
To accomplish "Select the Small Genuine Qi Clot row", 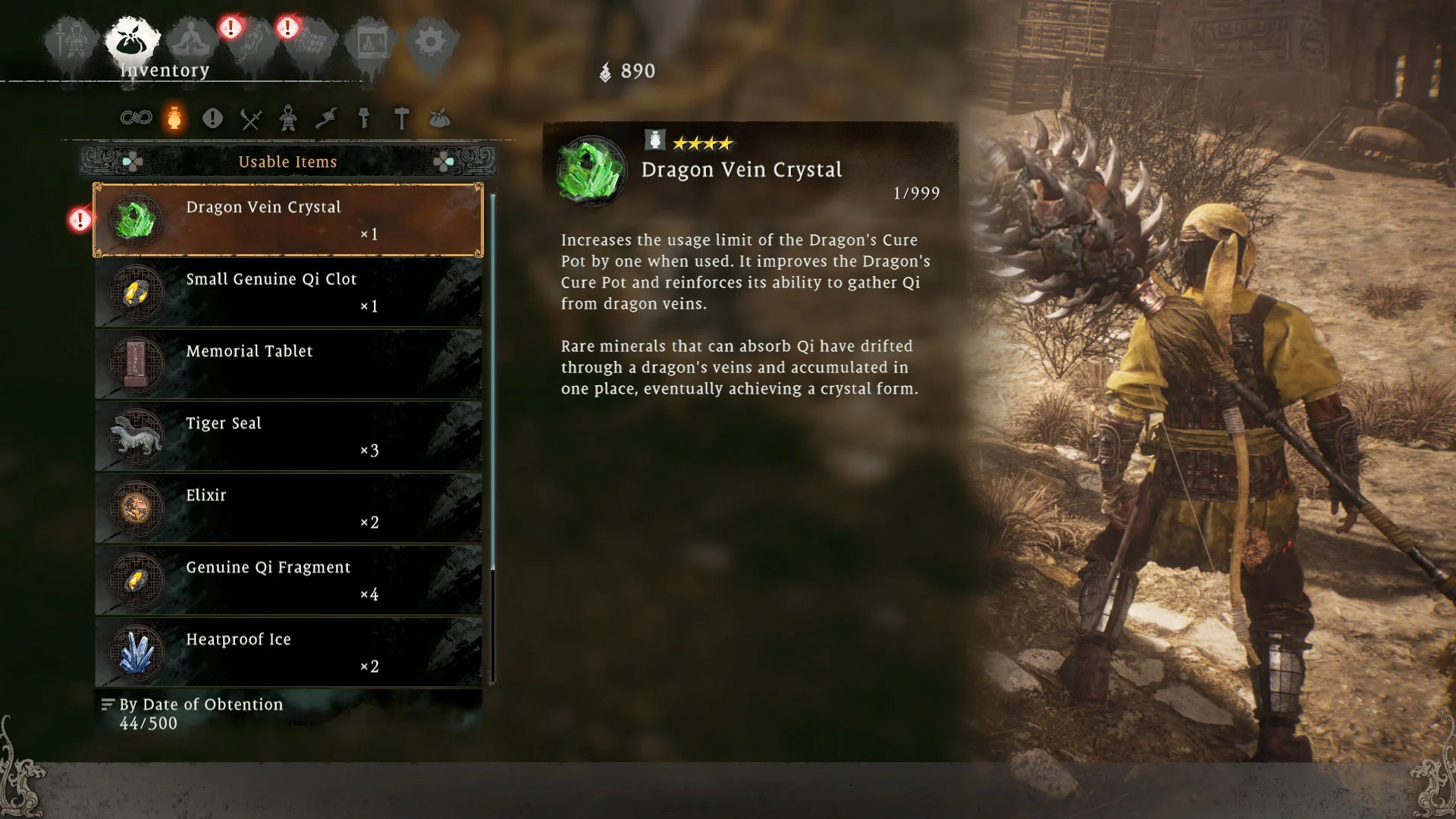I will pyautogui.click(x=288, y=292).
